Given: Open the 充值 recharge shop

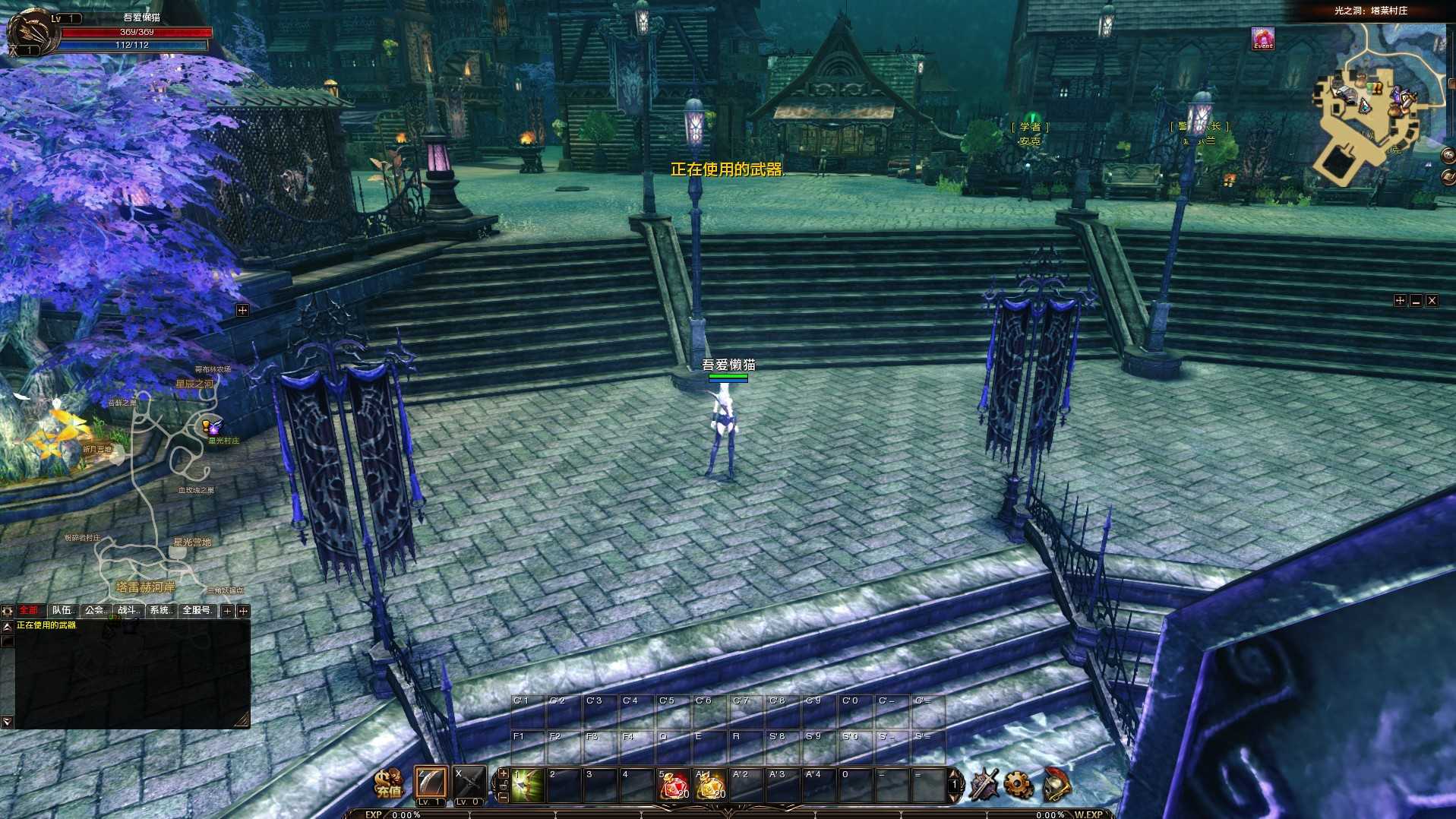Looking at the screenshot, I should [389, 784].
